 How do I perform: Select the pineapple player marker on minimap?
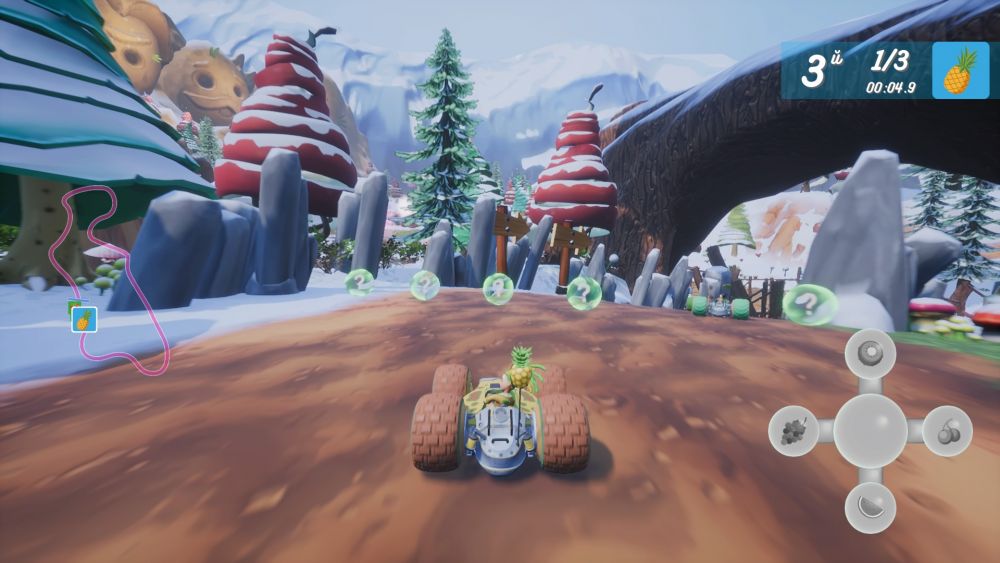point(84,320)
